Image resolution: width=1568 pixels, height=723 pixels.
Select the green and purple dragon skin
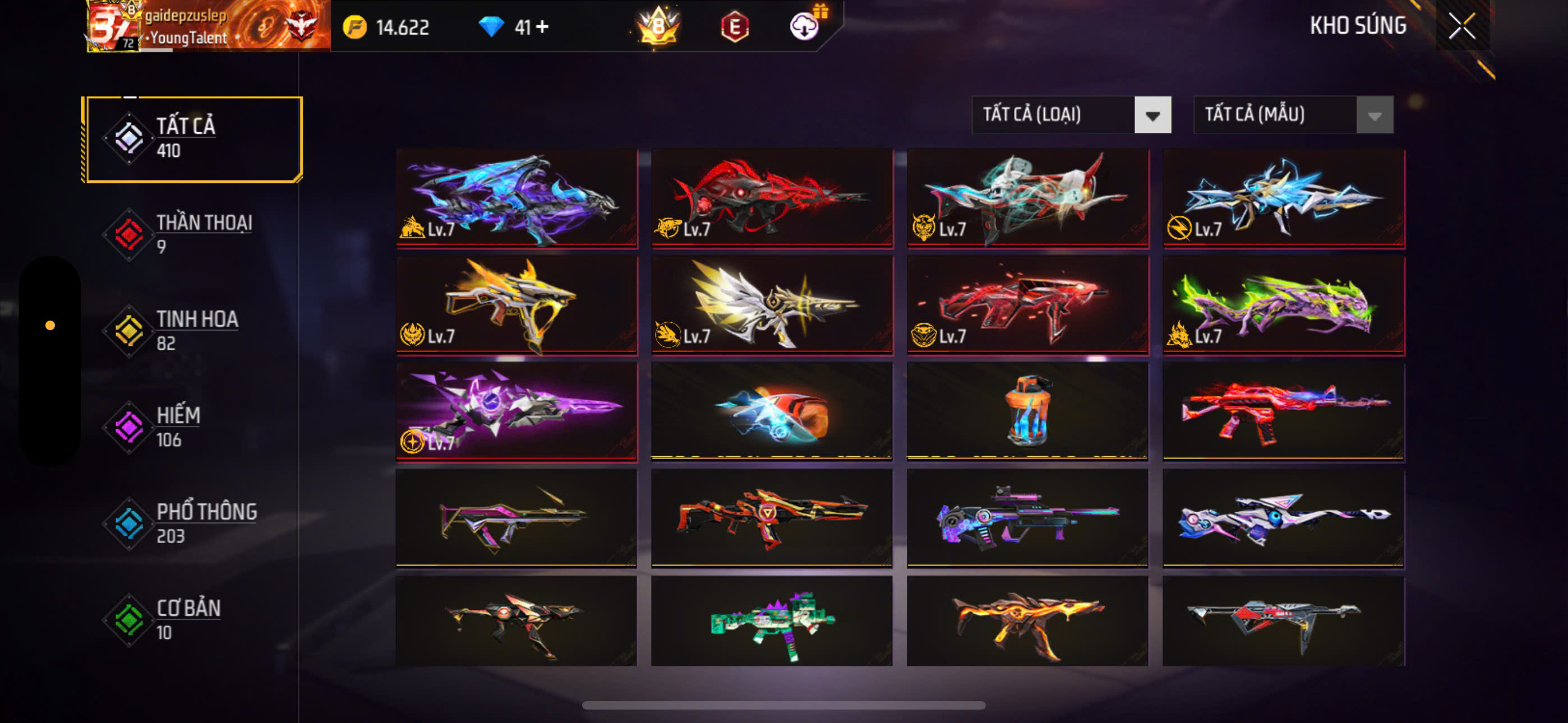[x=1283, y=305]
